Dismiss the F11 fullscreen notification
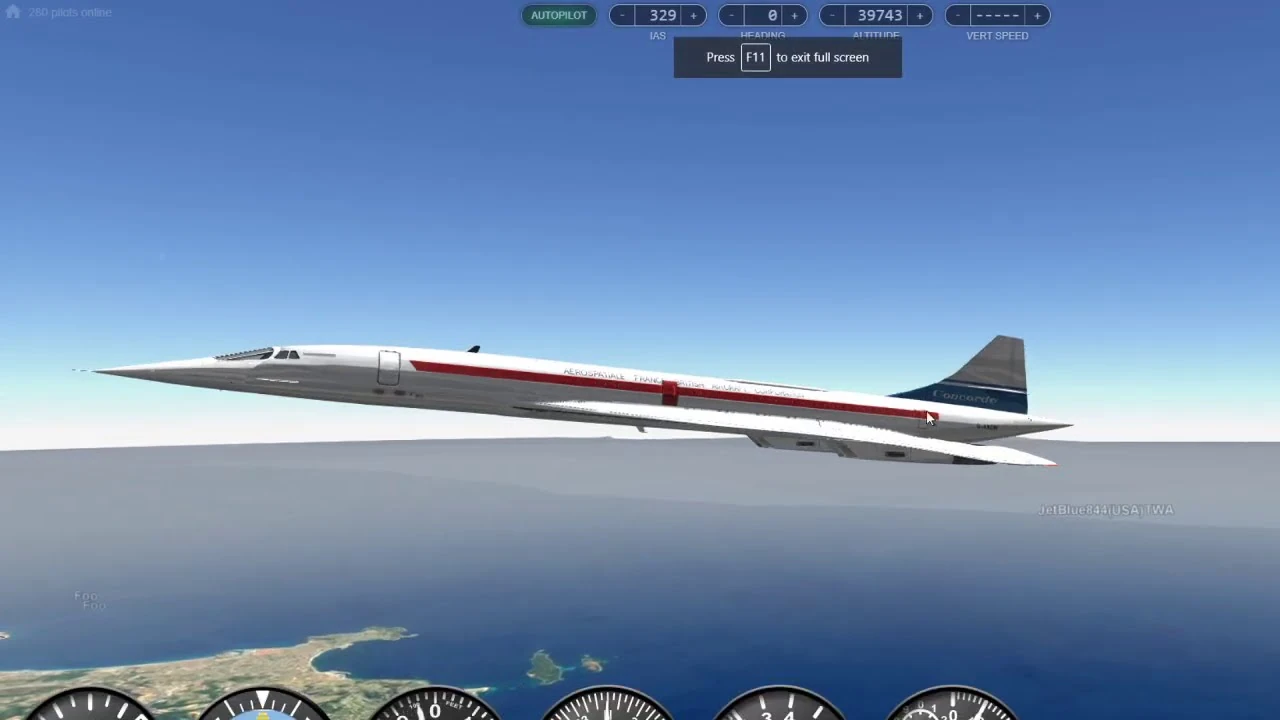This screenshot has height=720, width=1280. click(787, 57)
